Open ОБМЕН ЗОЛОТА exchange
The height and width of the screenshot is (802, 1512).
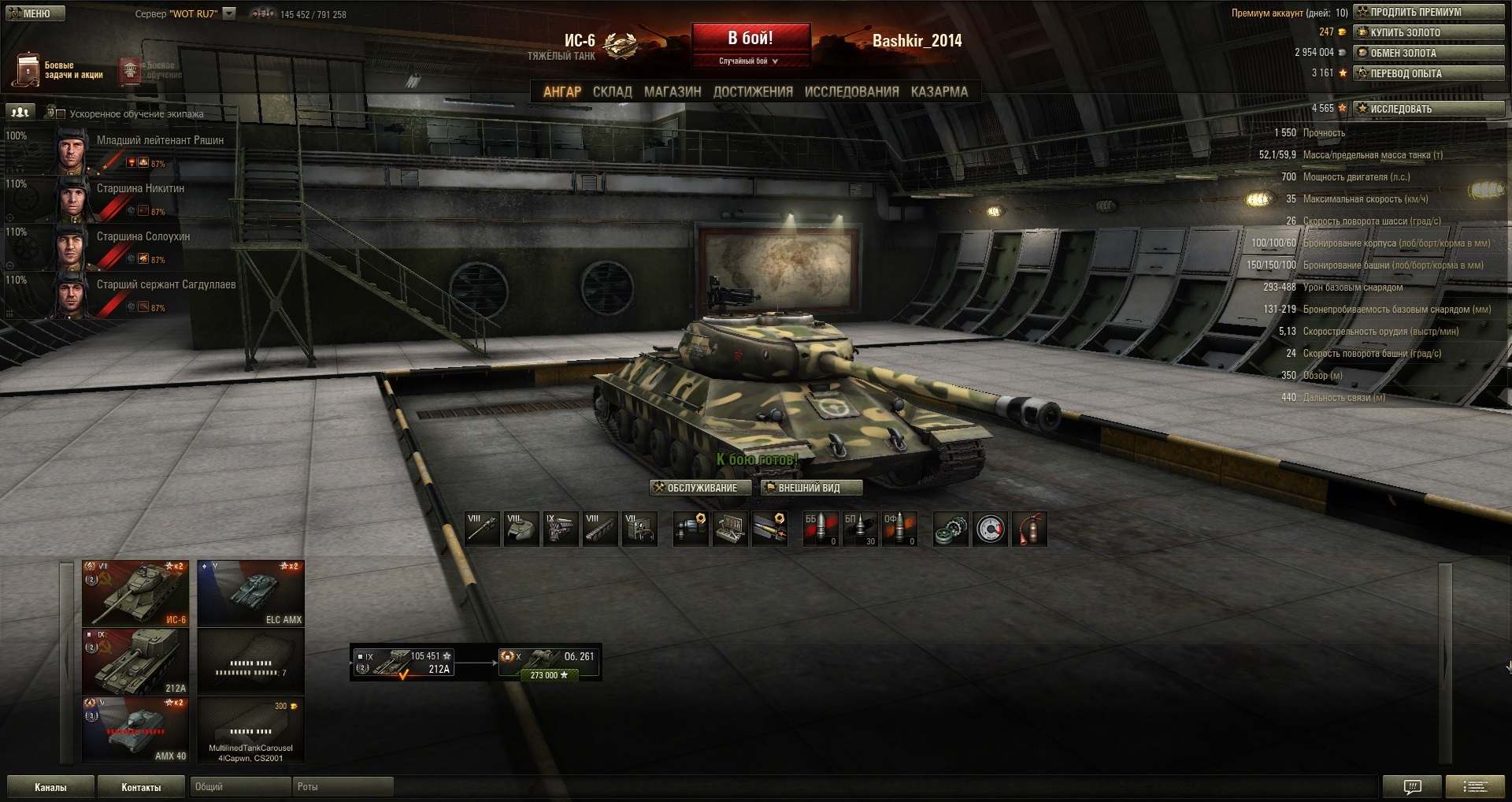coord(1429,53)
